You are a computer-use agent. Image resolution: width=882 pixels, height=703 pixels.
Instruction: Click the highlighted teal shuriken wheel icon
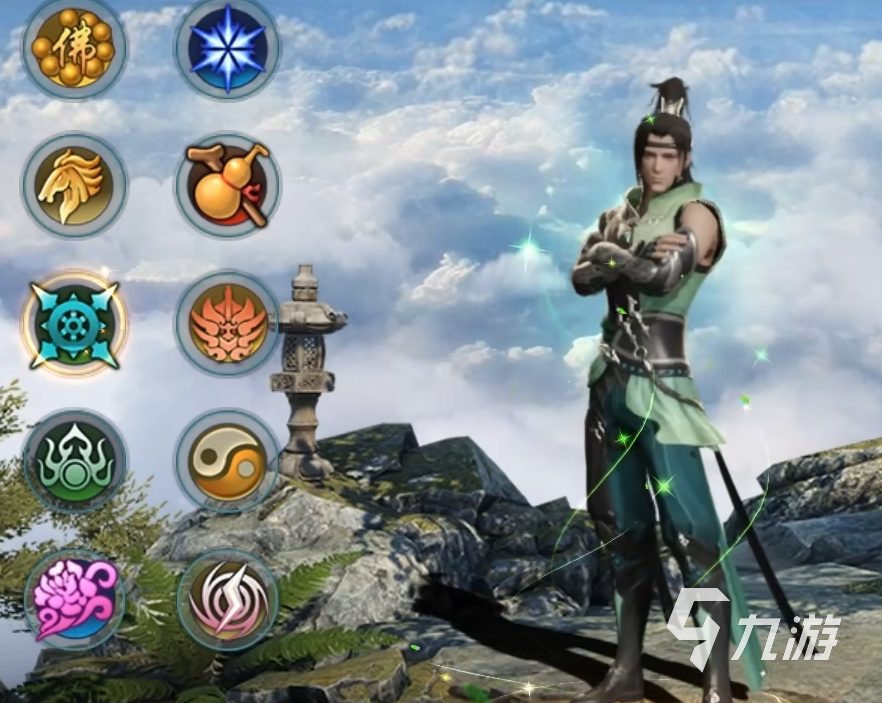point(74,323)
